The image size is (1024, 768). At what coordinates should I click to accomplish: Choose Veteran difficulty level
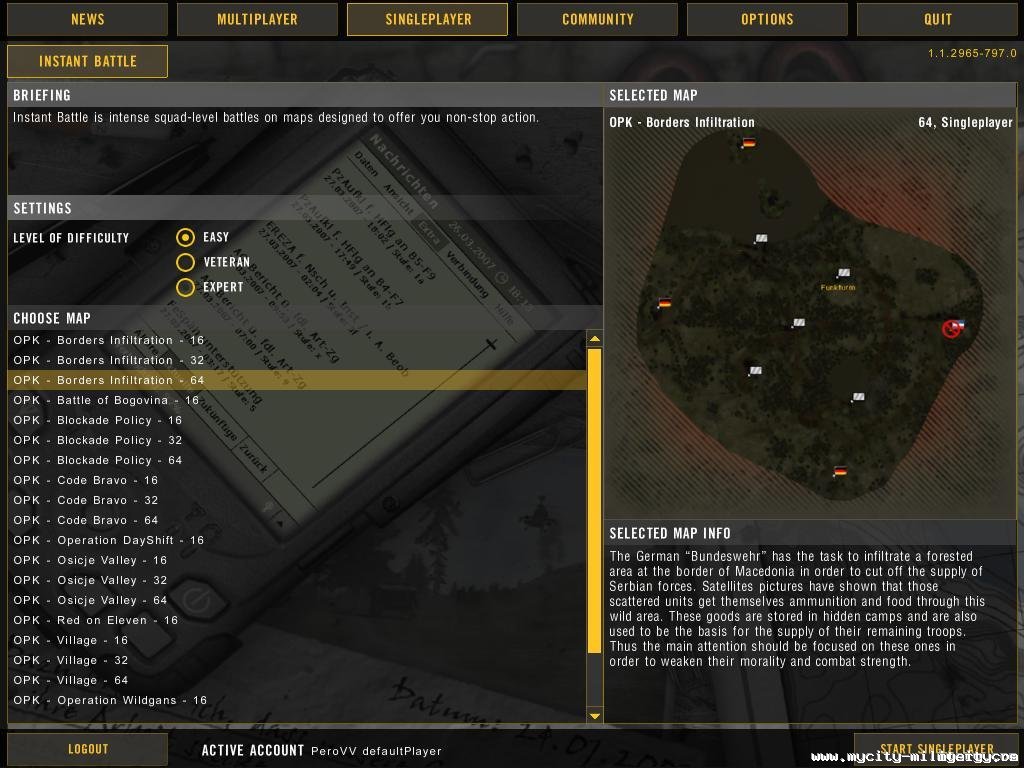185,262
